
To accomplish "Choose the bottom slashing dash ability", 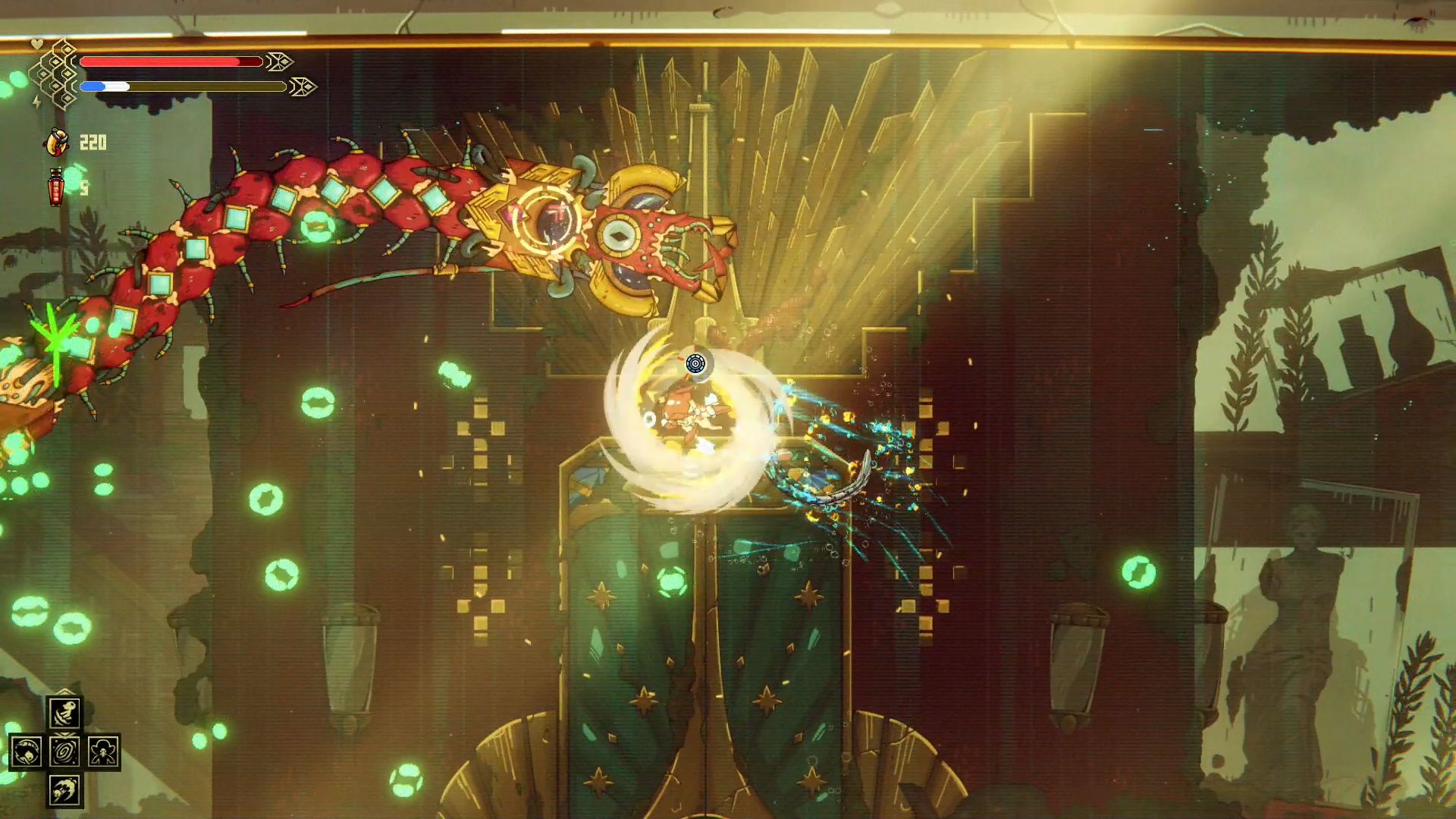I will click(64, 791).
